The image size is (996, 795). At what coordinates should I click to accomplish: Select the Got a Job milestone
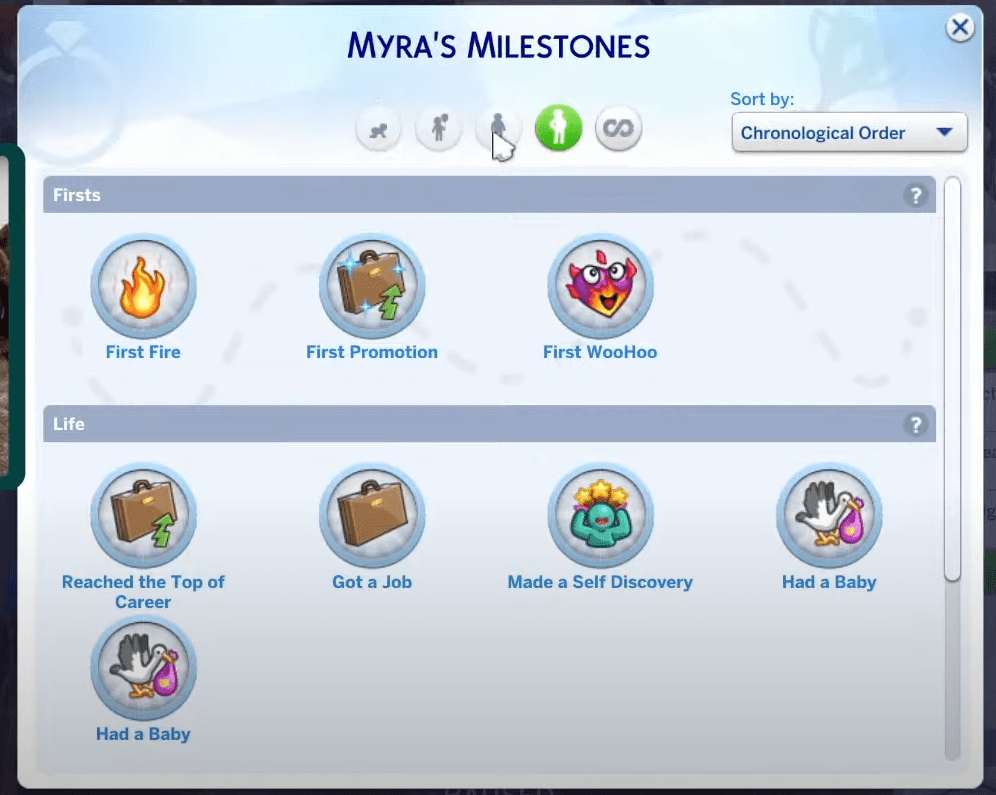pyautogui.click(x=372, y=518)
